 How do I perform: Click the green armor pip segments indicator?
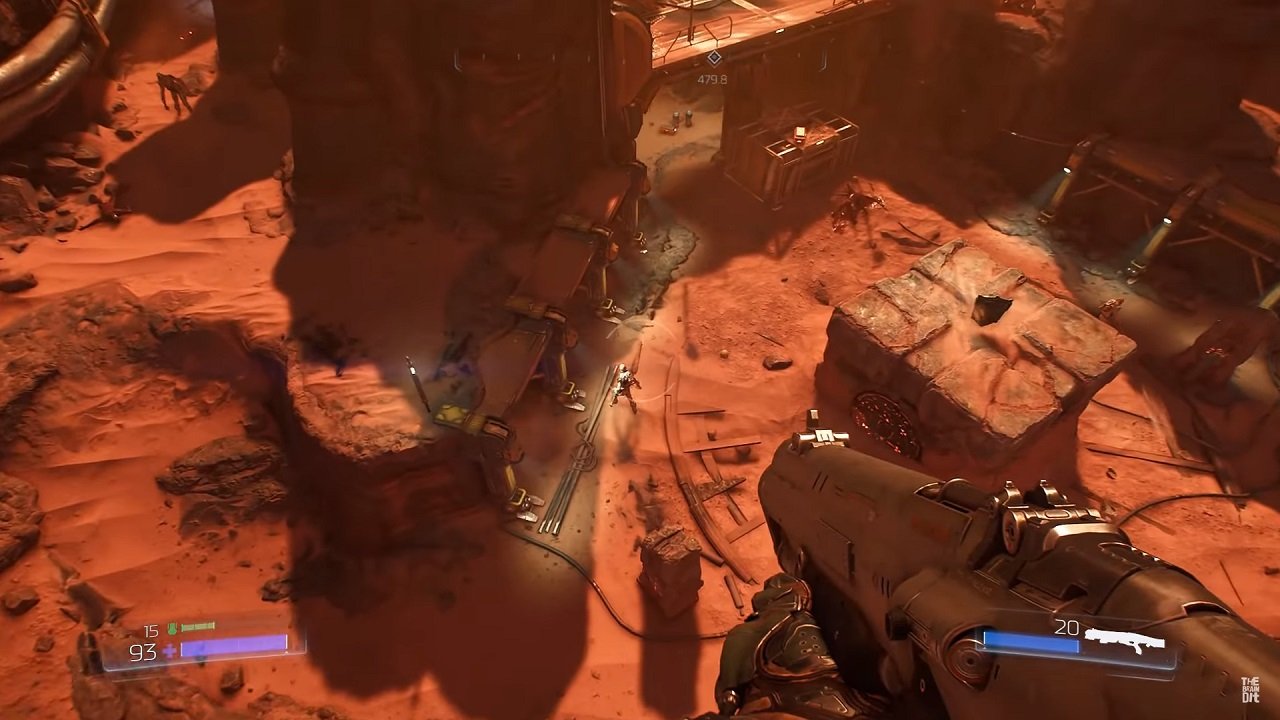point(198,626)
